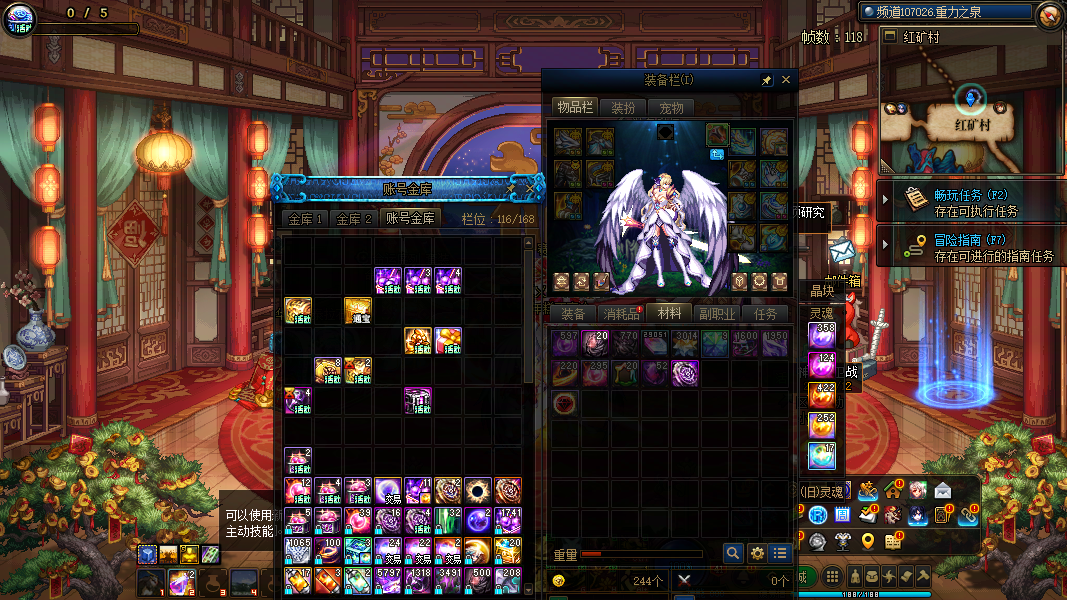Image resolution: width=1067 pixels, height=600 pixels.
Task: Select the red orb material in inventory
Action: coord(565,403)
